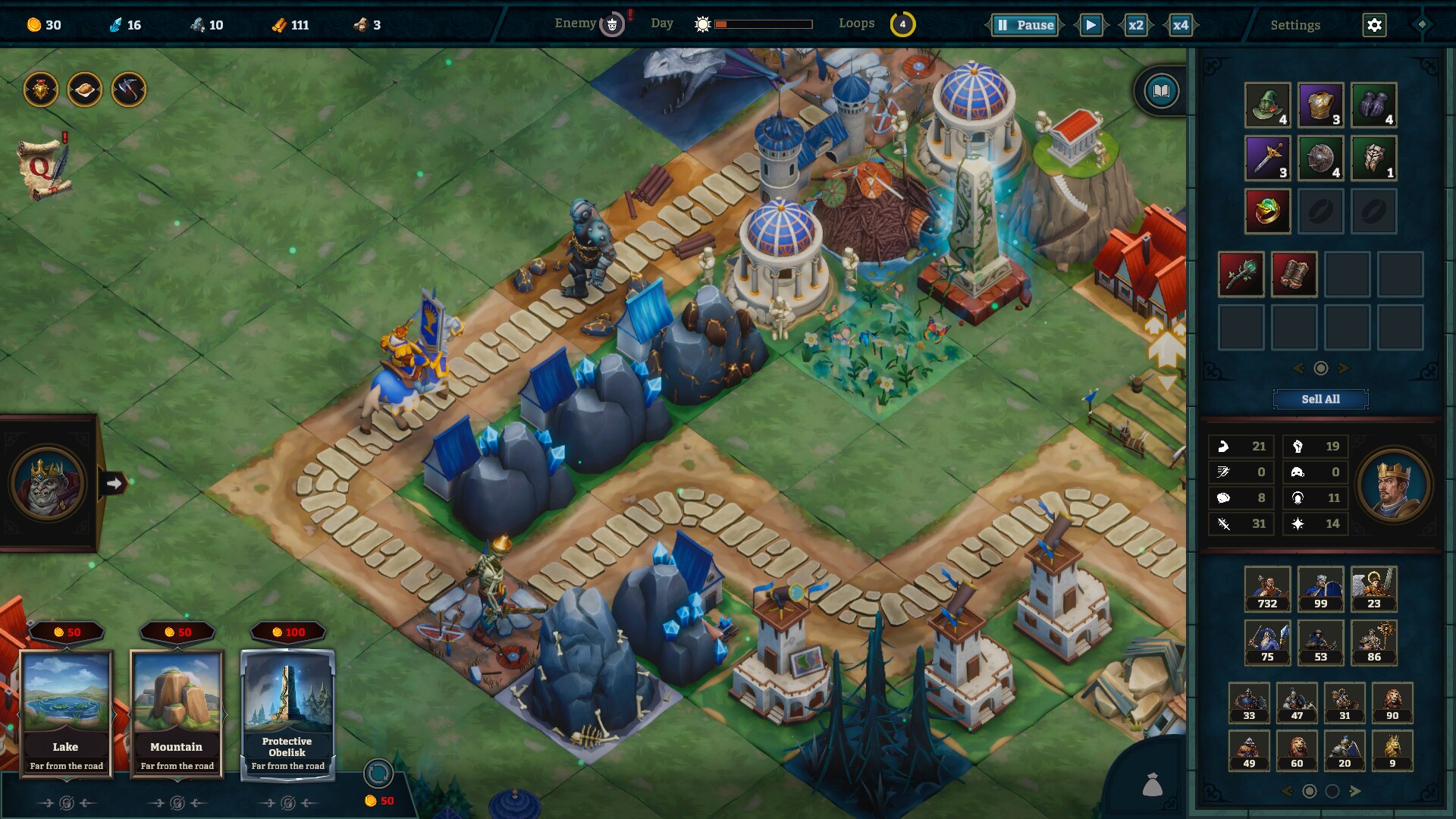Select the Lake card
Viewport: 1456px width, 819px height.
tap(66, 713)
